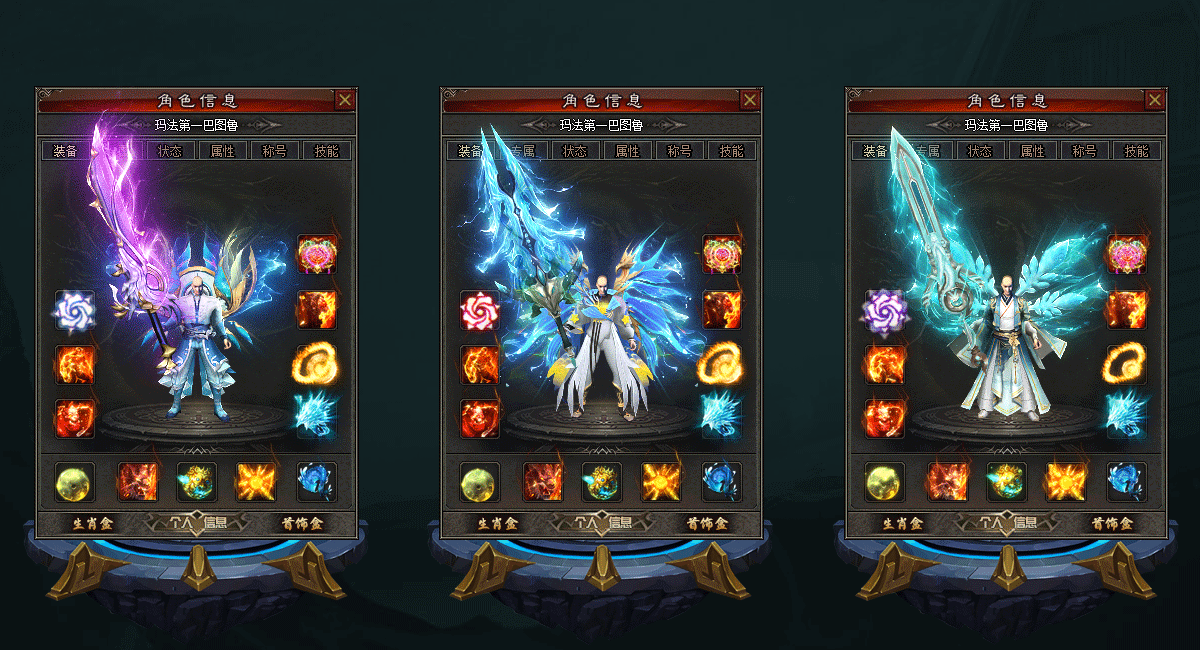Open 称号 tab in the teal-winged panel
Screen dimensions: 1200x650
click(x=1084, y=151)
